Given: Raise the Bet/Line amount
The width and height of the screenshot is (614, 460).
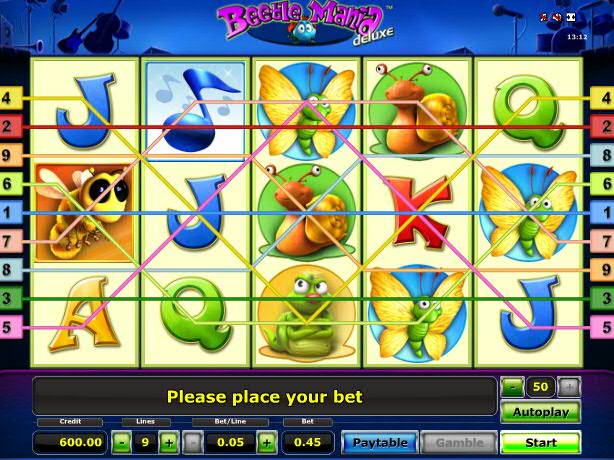Looking at the screenshot, I should pos(267,442).
